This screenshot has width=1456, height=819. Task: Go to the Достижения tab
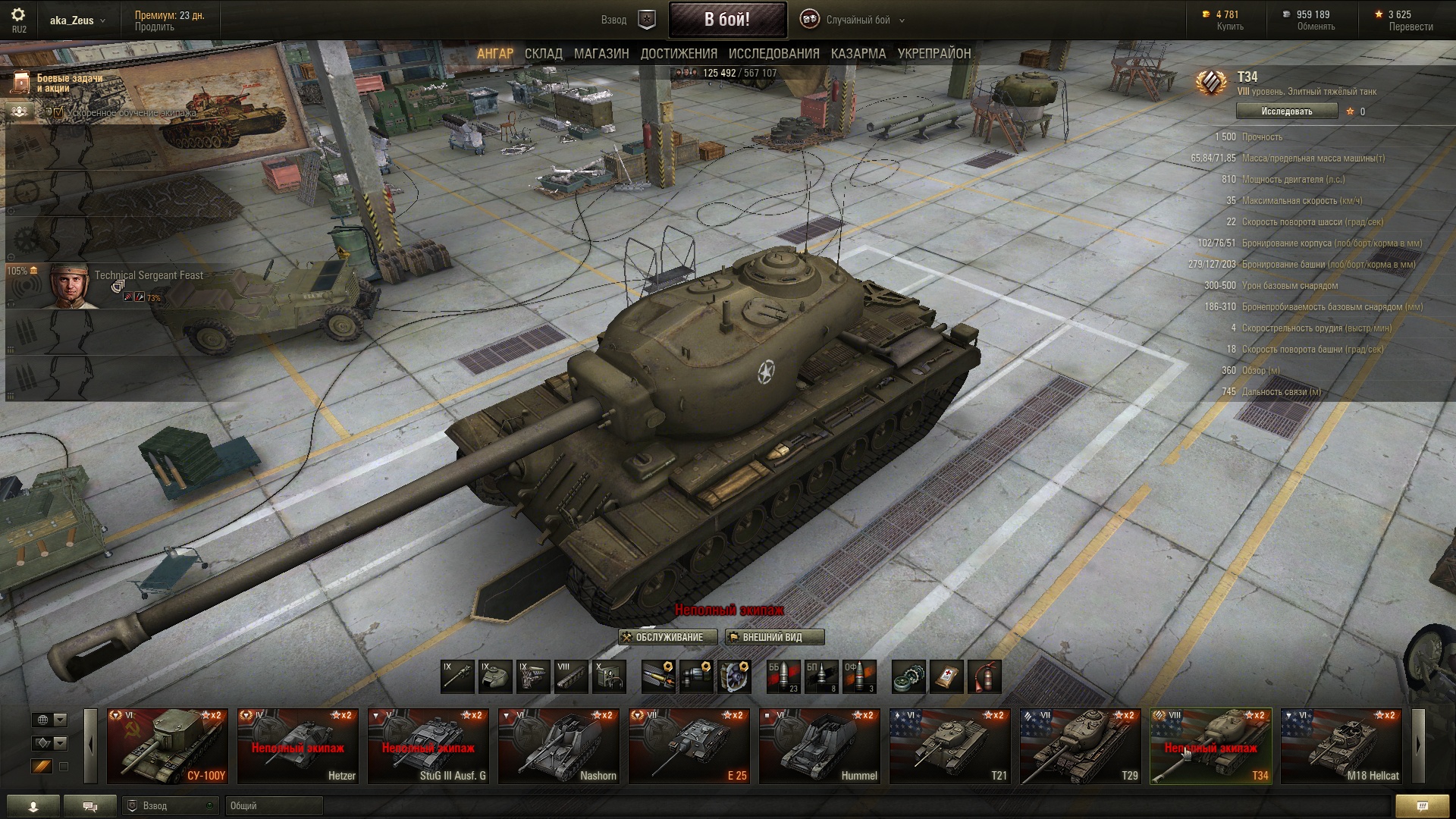coord(679,54)
